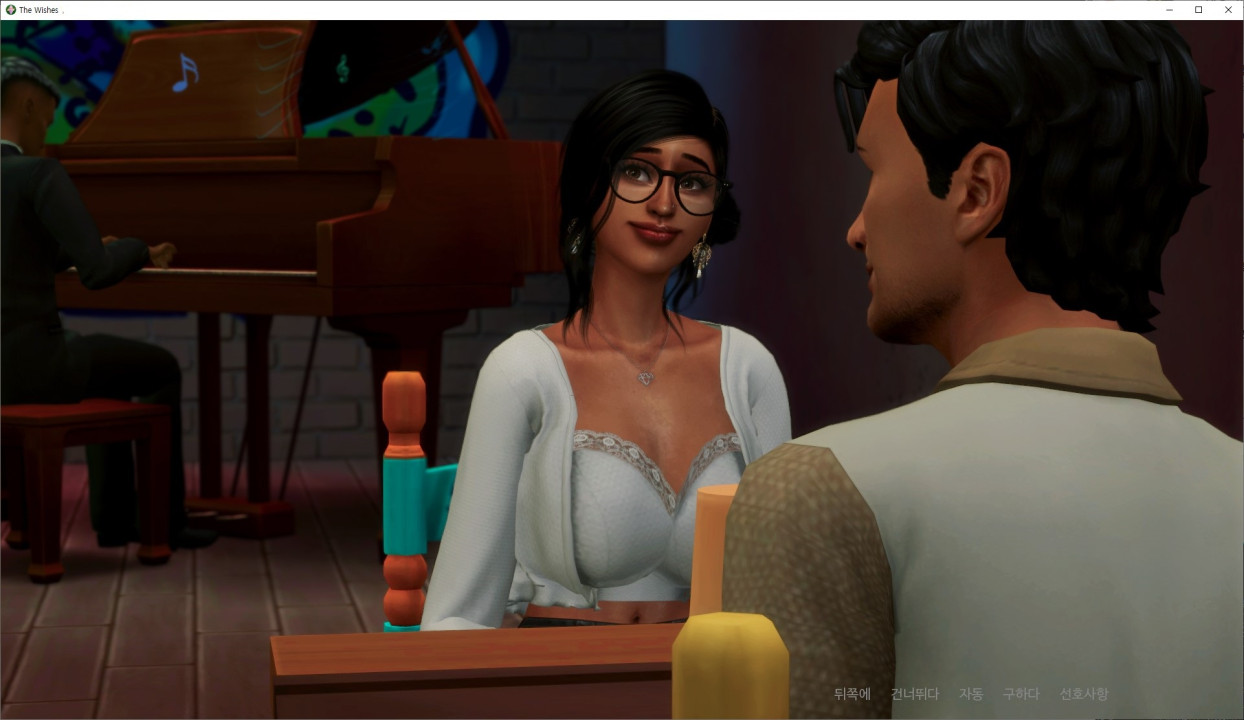Close the game window

click(x=1228, y=10)
